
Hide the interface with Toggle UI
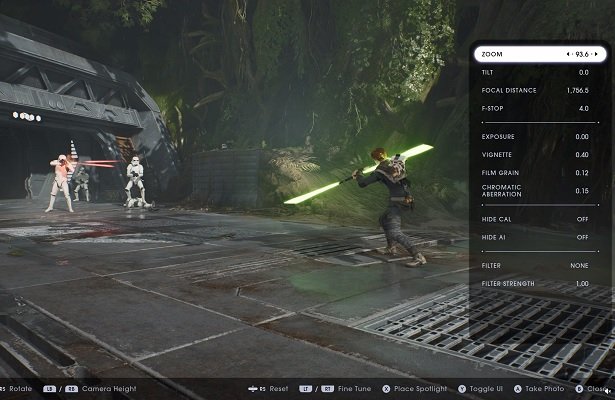point(482,388)
